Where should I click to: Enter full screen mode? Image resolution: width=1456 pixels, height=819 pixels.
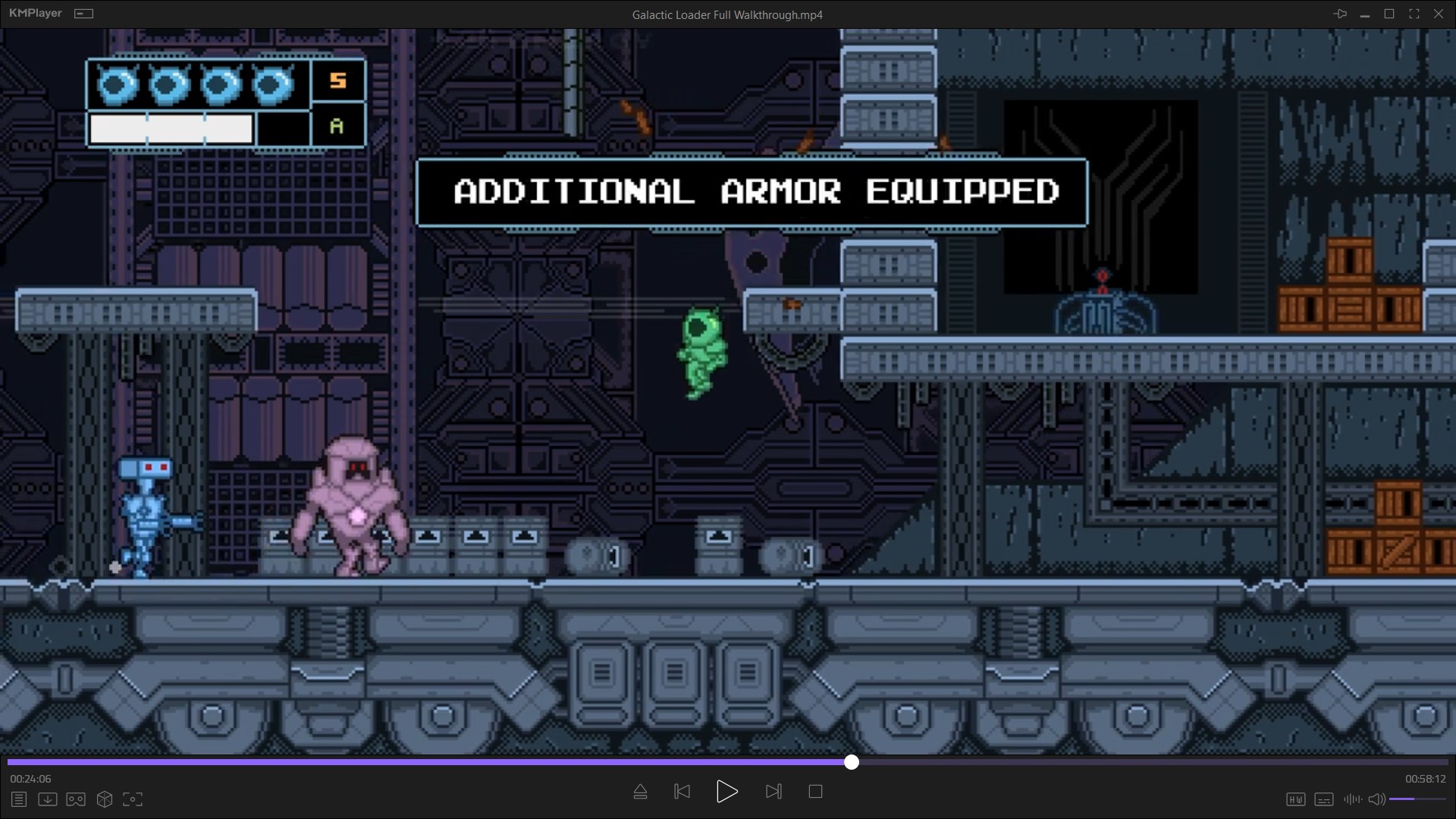coord(1414,13)
